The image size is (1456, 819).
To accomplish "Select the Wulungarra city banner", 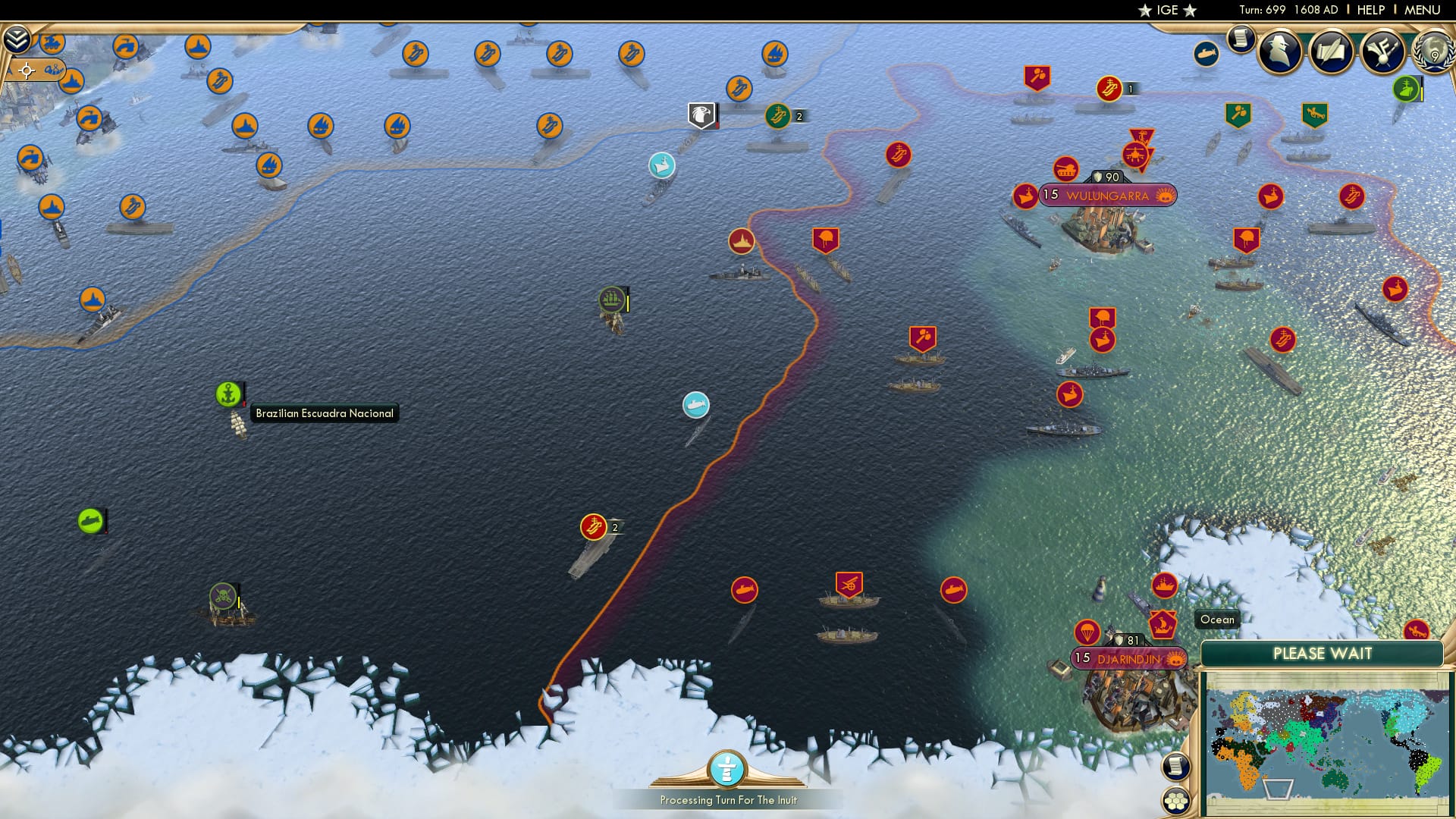I will 1109,195.
